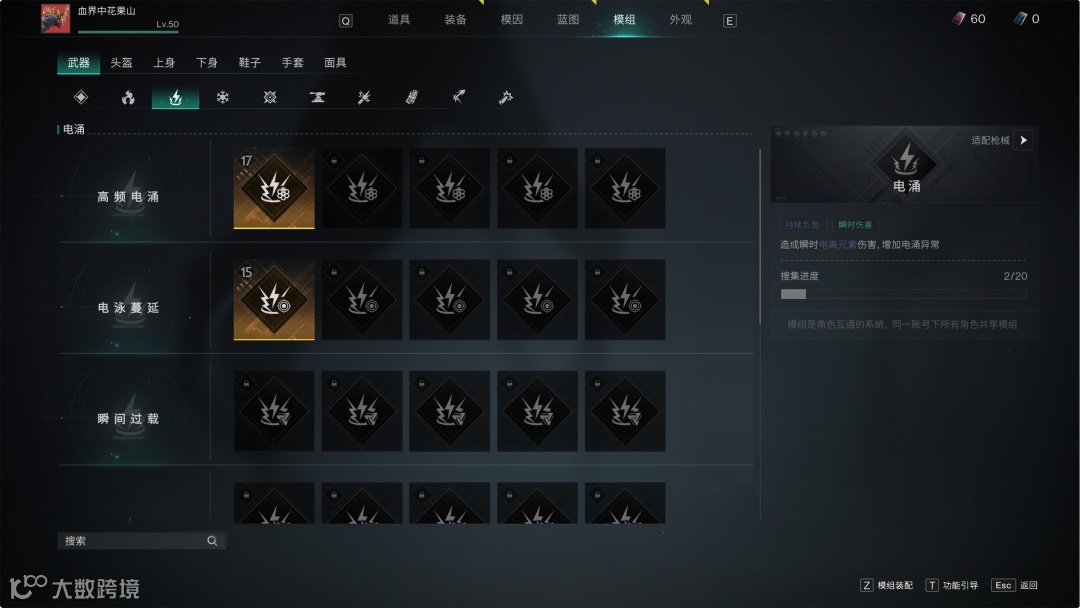Select the diamond-shaped all-mods filter
The height and width of the screenshot is (608, 1080).
point(81,98)
